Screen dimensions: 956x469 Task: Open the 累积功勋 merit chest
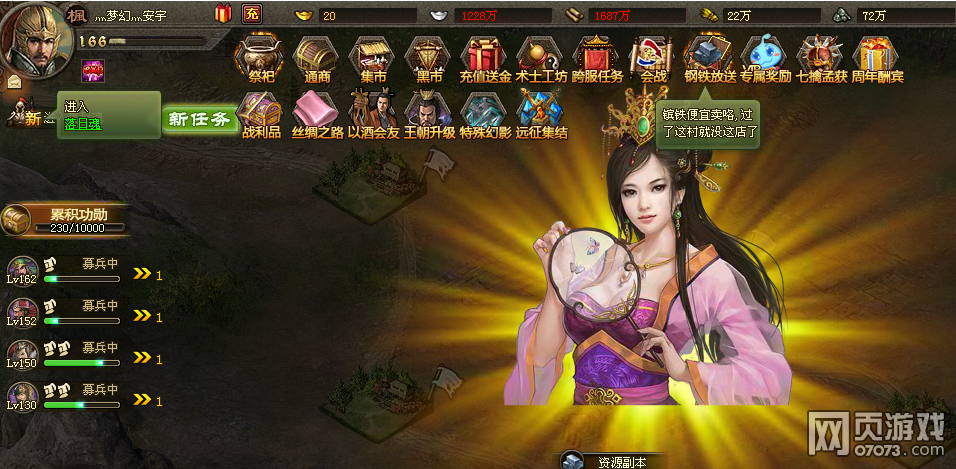(16, 219)
